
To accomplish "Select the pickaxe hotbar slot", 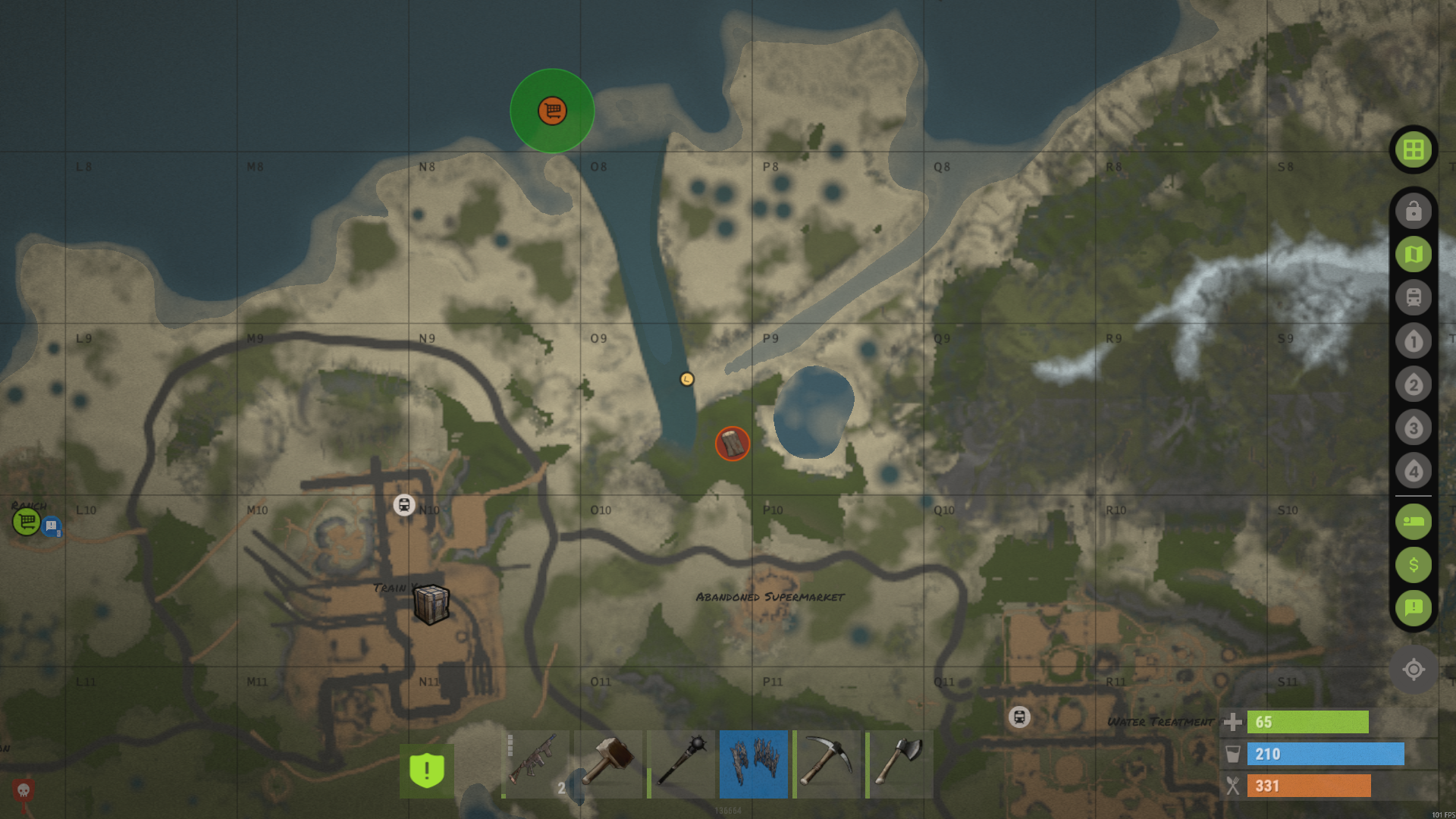I will click(827, 764).
